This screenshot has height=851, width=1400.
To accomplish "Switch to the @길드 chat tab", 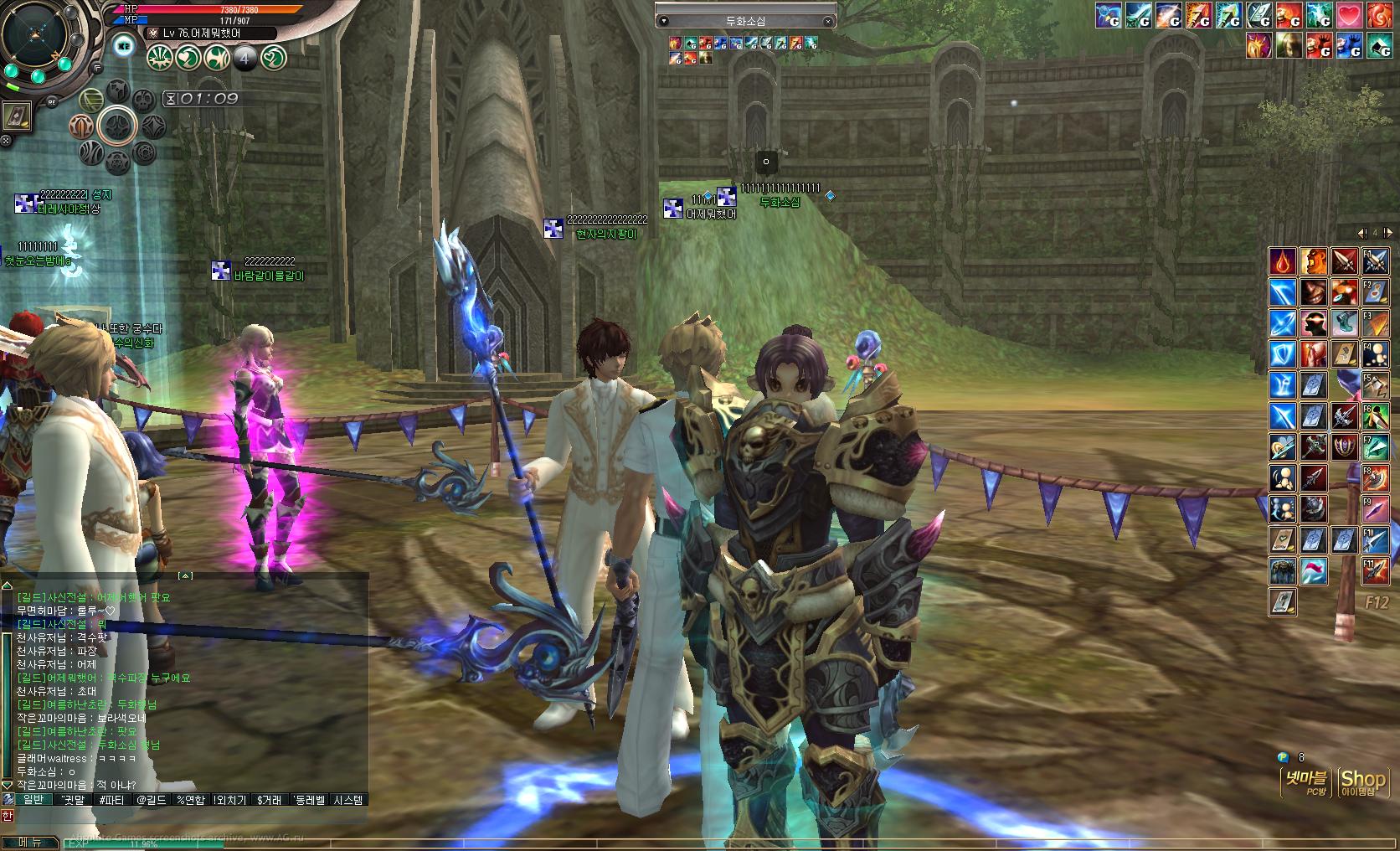I will click(x=150, y=799).
